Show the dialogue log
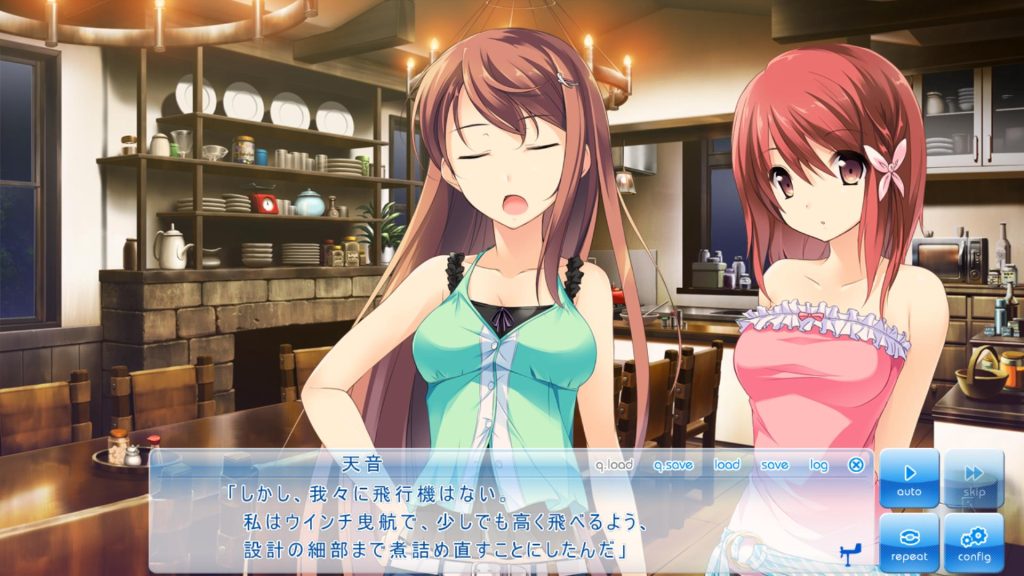The width and height of the screenshot is (1024, 576). 819,465
